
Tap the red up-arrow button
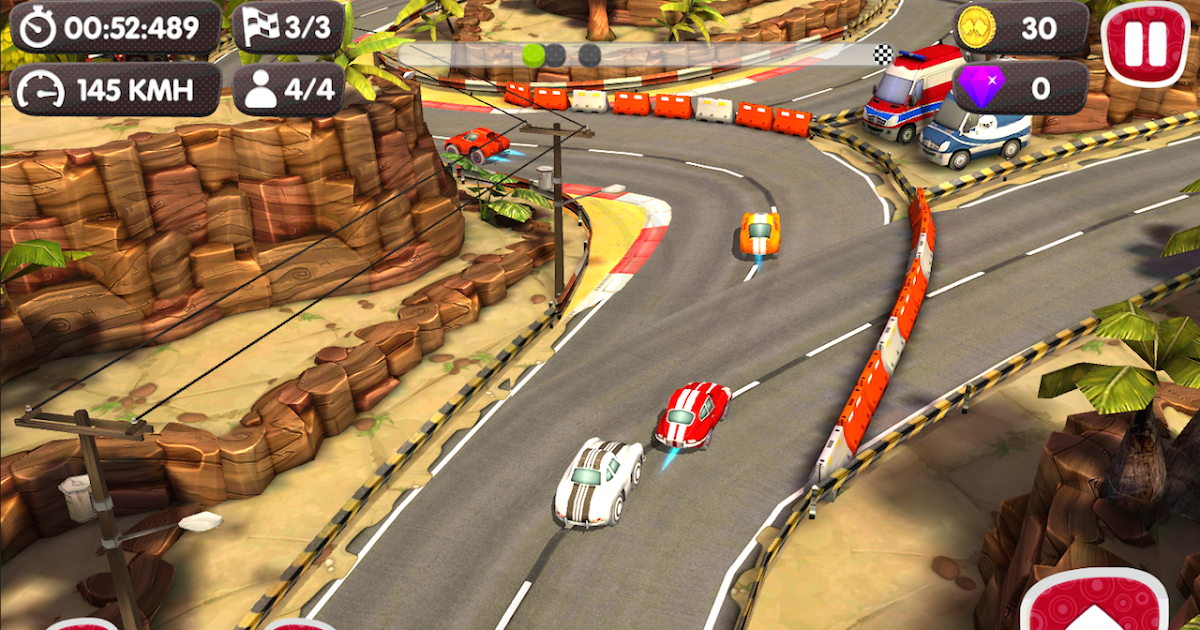1093,604
